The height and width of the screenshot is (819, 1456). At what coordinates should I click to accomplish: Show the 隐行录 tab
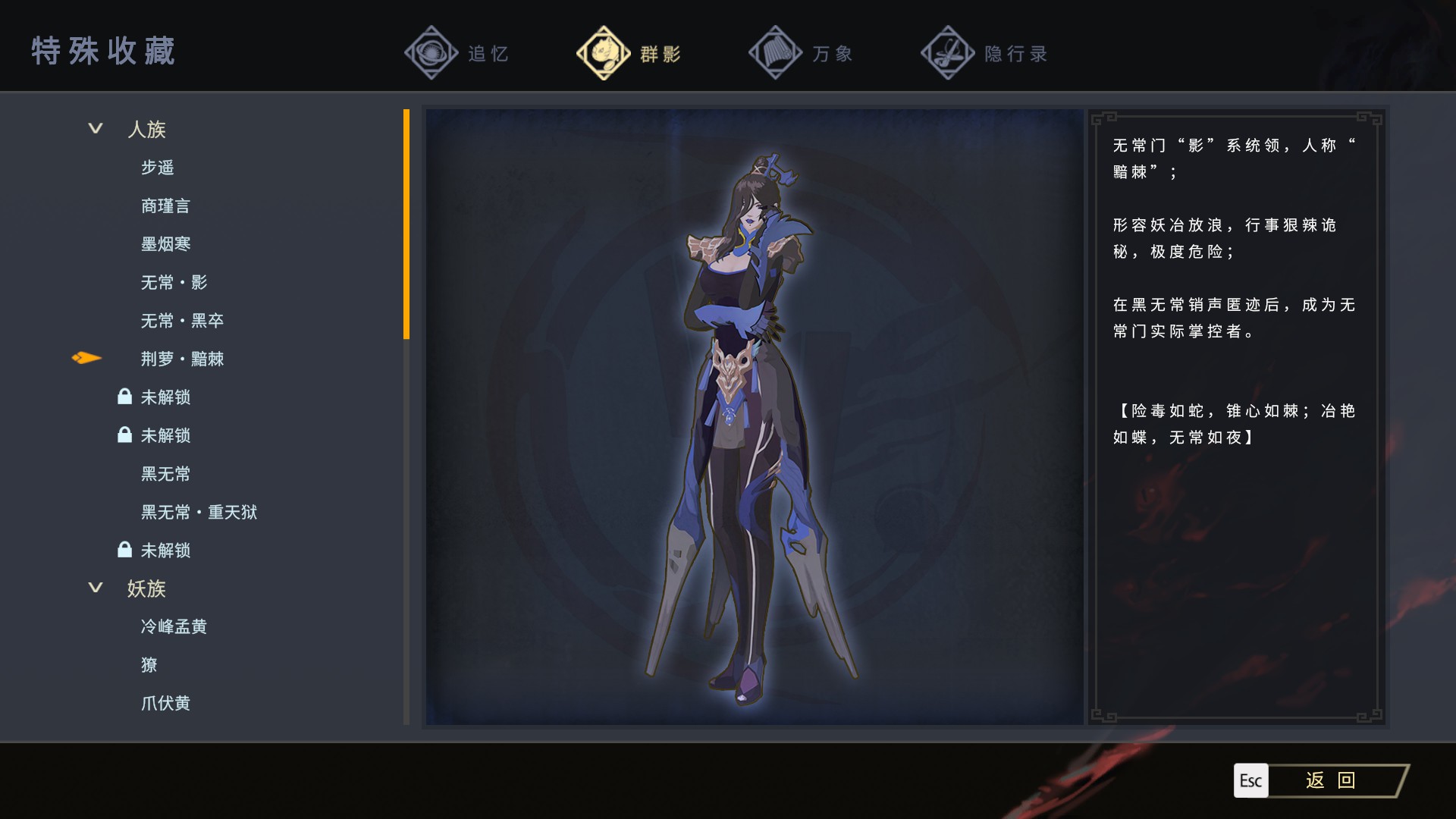(984, 53)
